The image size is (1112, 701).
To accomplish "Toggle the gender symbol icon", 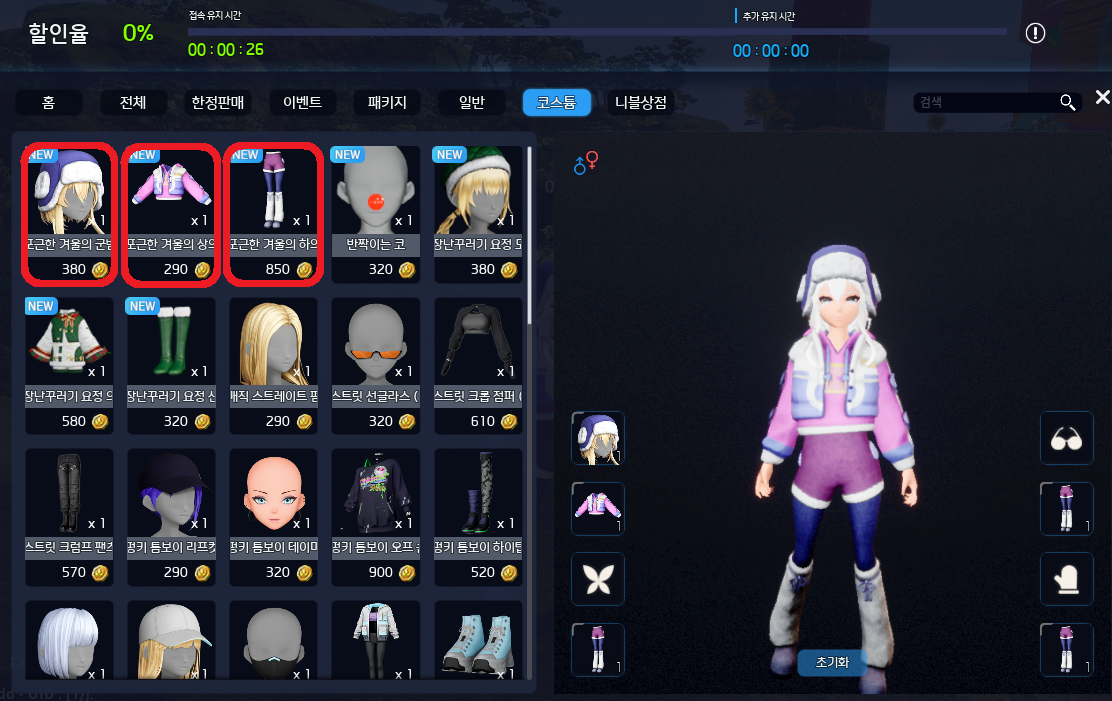I will coord(586,163).
